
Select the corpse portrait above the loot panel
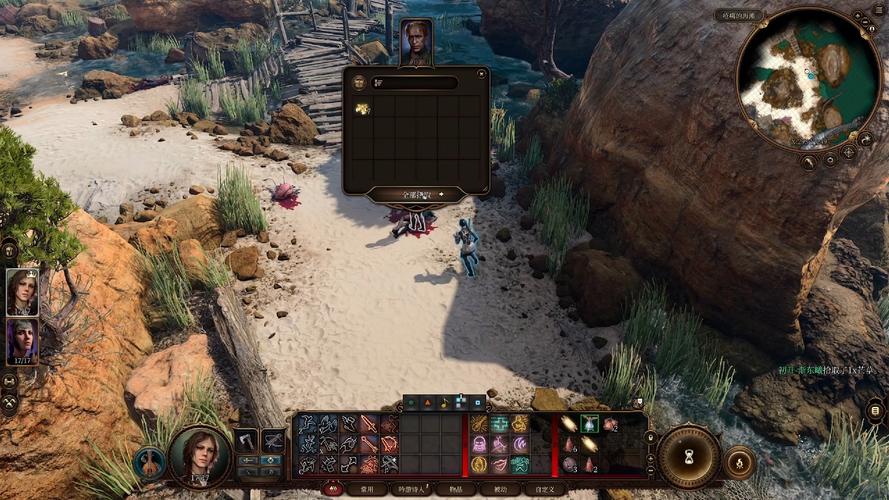(416, 42)
